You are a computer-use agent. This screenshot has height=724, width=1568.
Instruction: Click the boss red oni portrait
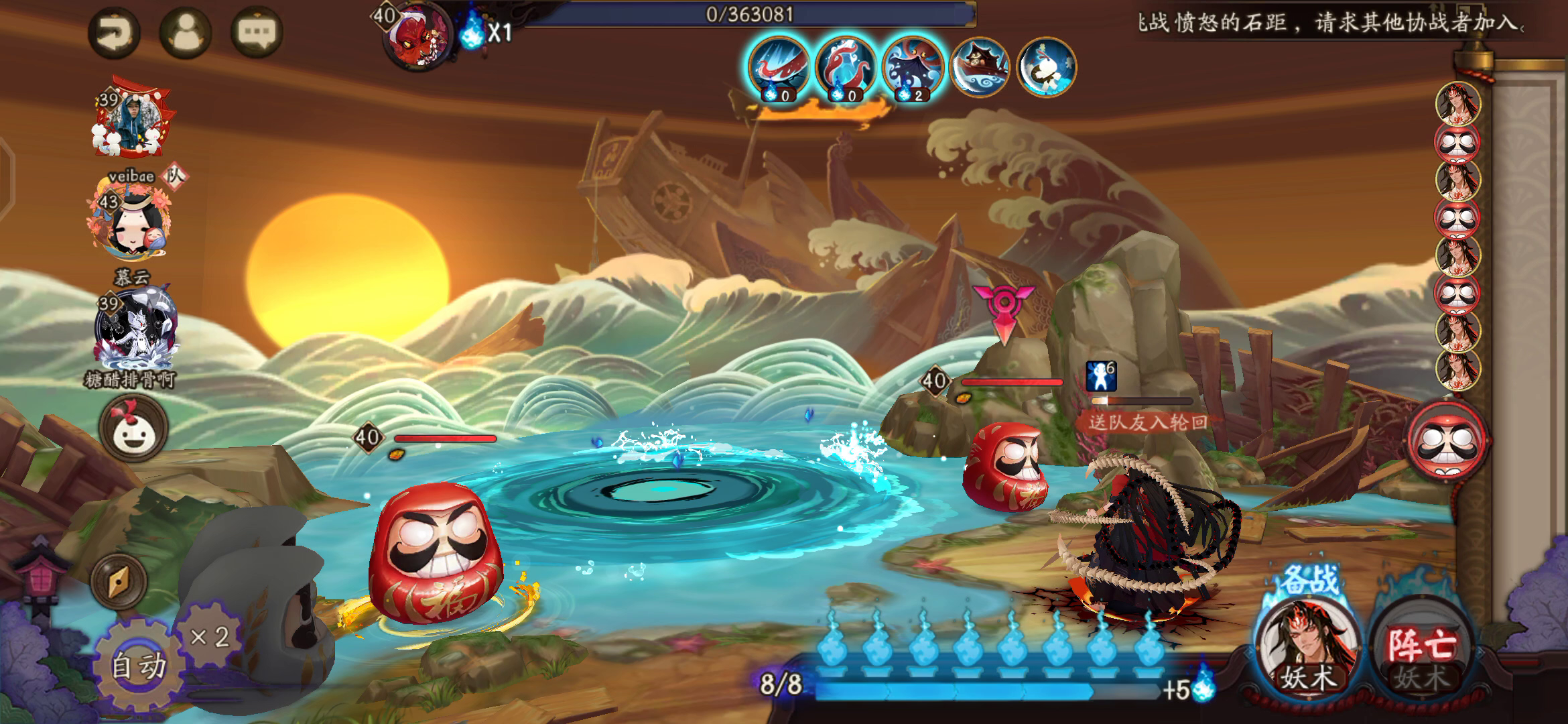point(419,35)
